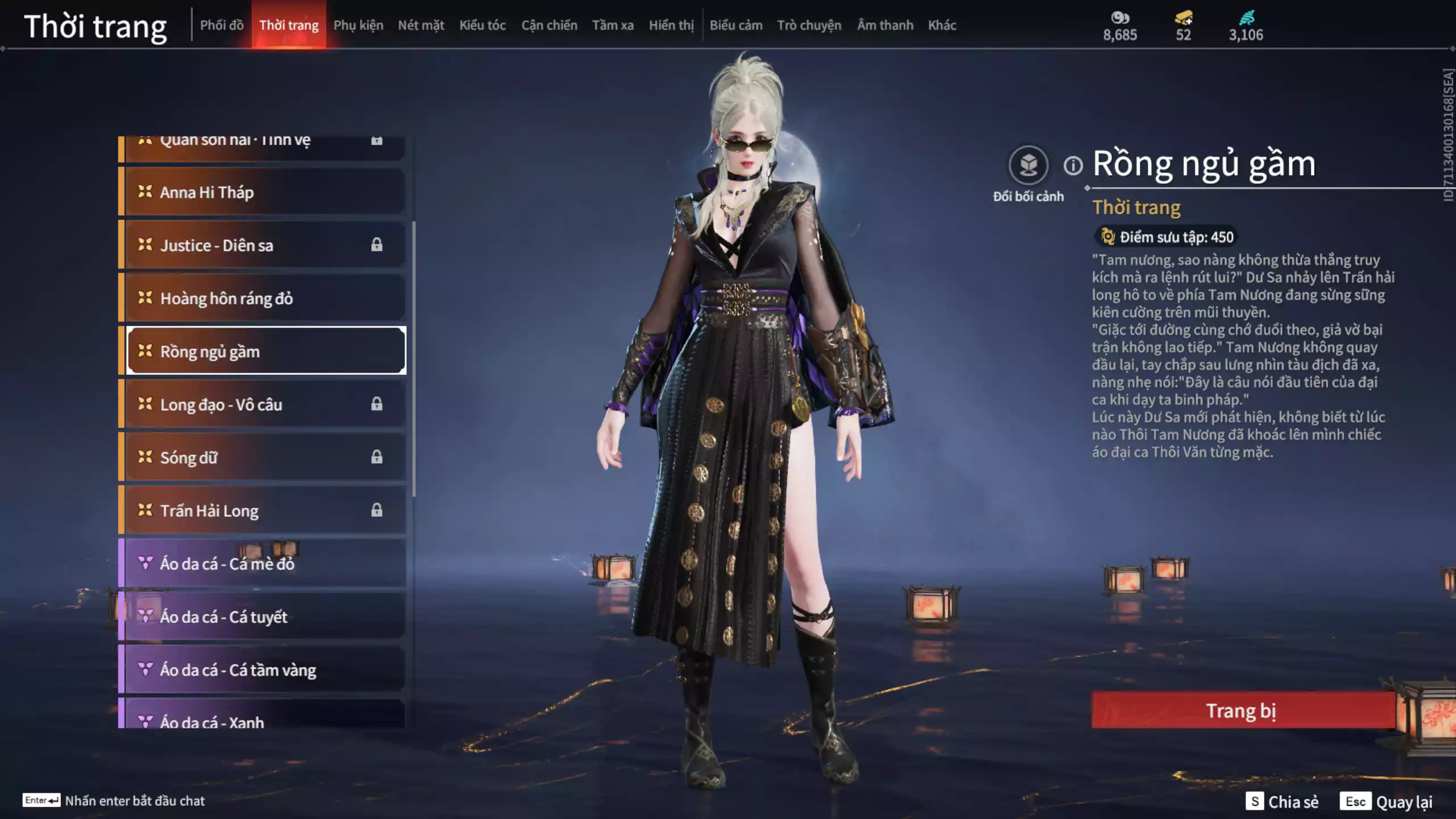This screenshot has height=819, width=1456.
Task: Go to the Kiểu tóc tab
Action: (482, 25)
